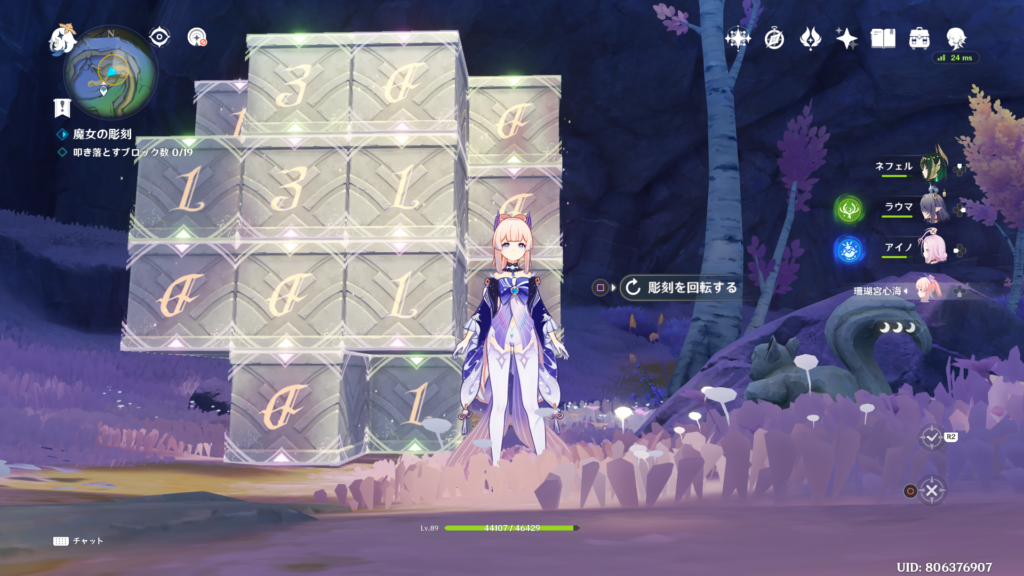Activate アイノ's blue elemental burst icon

pyautogui.click(x=849, y=249)
